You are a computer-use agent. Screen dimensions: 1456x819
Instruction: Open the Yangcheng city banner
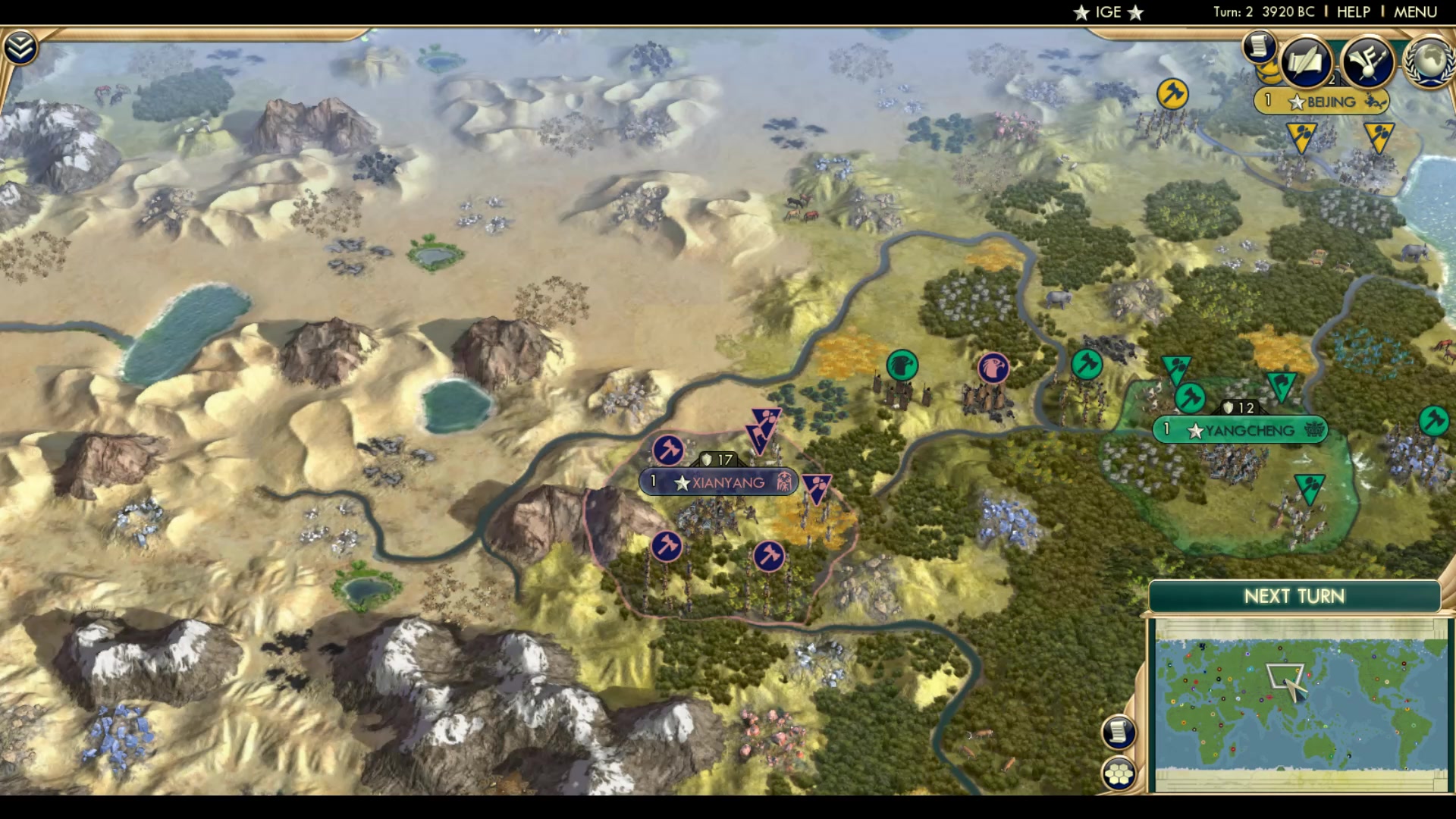pos(1242,430)
